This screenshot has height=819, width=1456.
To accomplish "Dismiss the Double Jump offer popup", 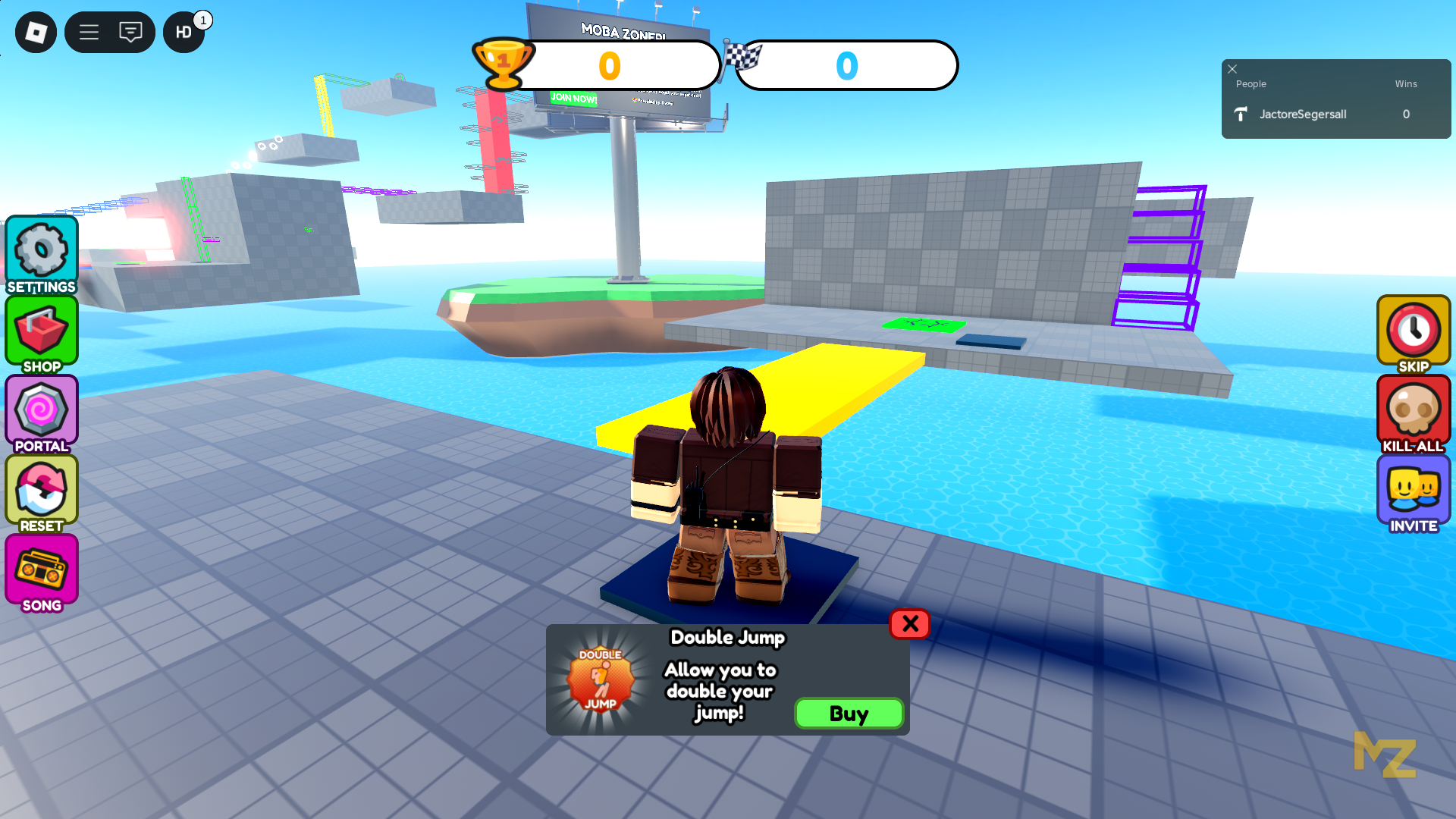I will click(909, 624).
